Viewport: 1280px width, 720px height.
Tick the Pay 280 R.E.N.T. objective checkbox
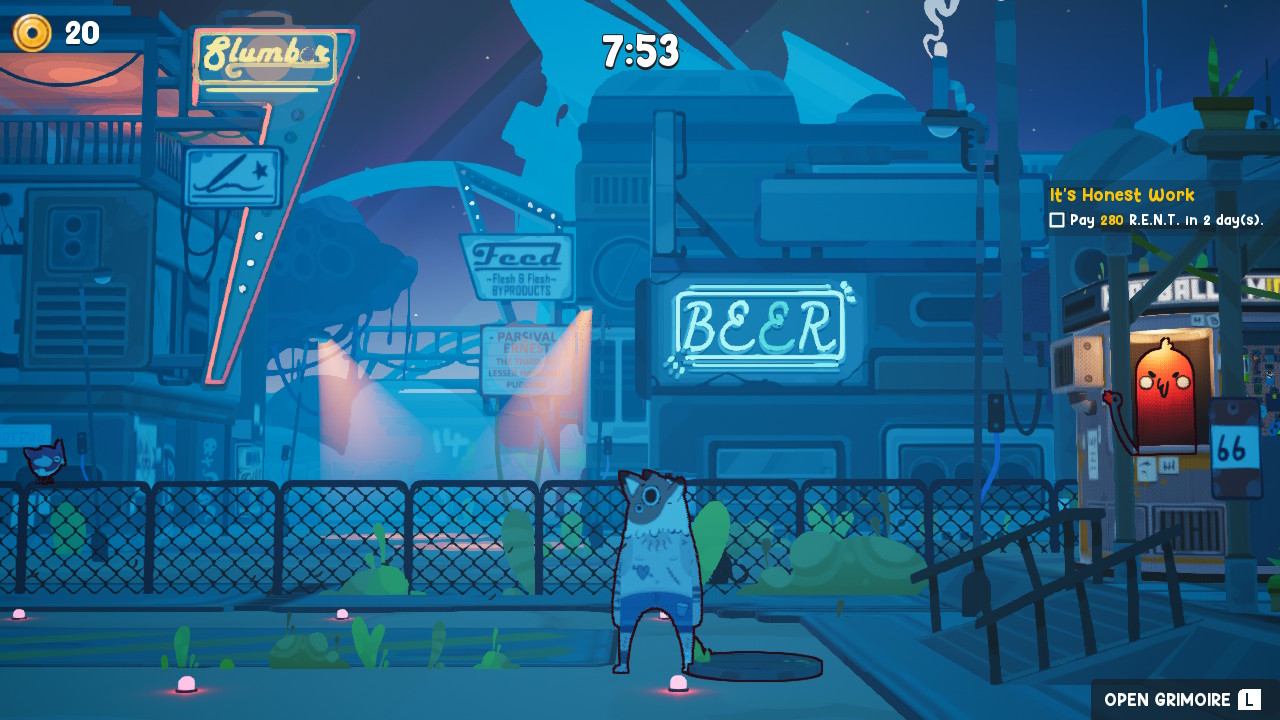(x=1057, y=220)
